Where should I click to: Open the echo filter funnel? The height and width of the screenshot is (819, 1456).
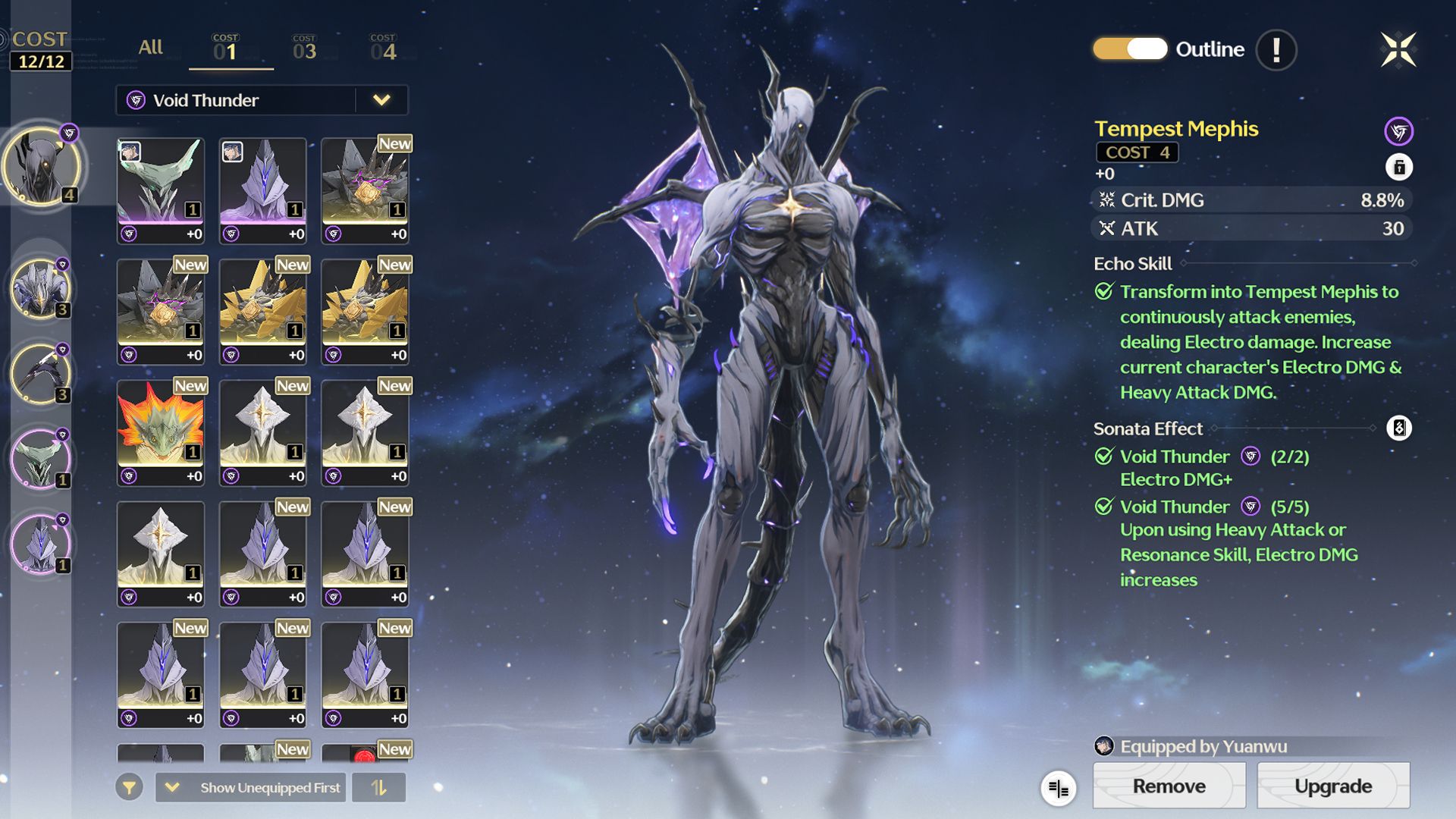[x=129, y=788]
